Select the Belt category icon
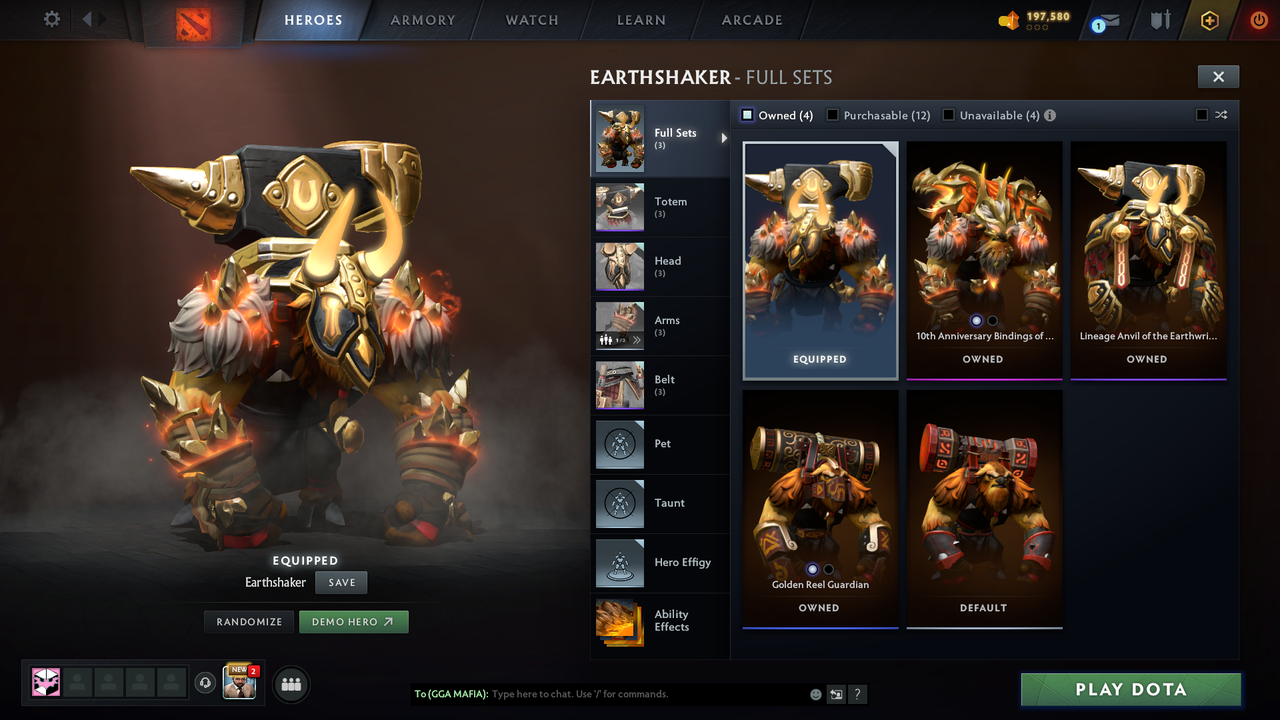This screenshot has width=1280, height=720. (x=619, y=385)
